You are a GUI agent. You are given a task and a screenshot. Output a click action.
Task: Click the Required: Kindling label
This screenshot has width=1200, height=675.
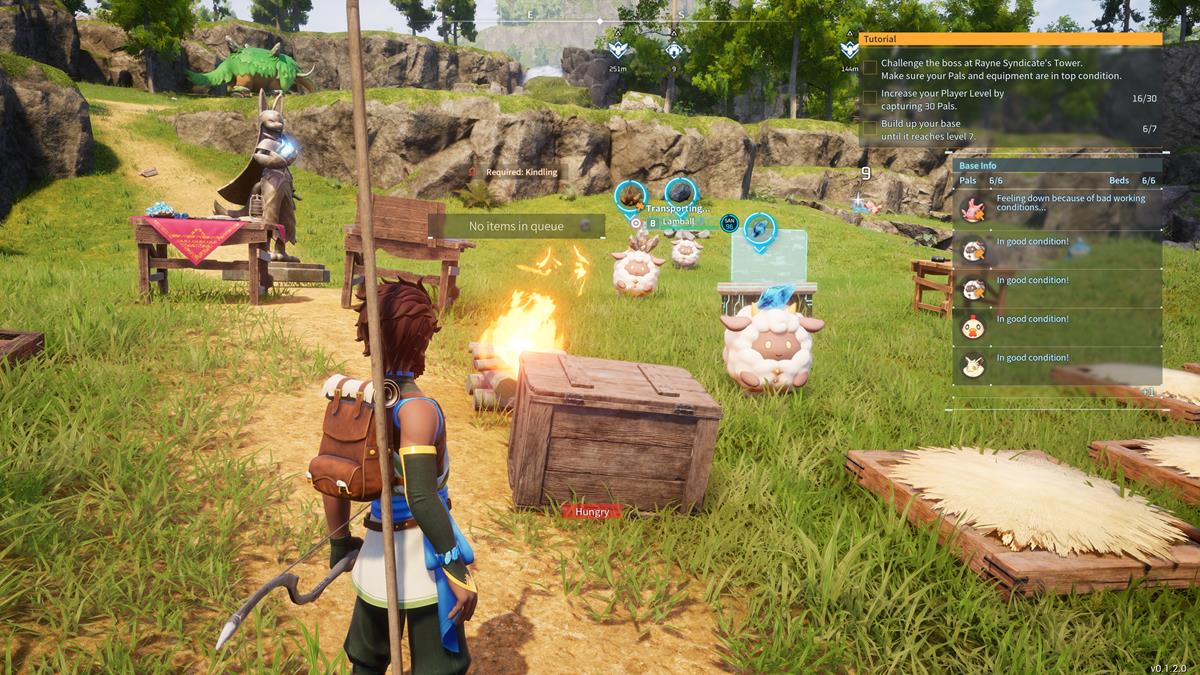click(517, 172)
